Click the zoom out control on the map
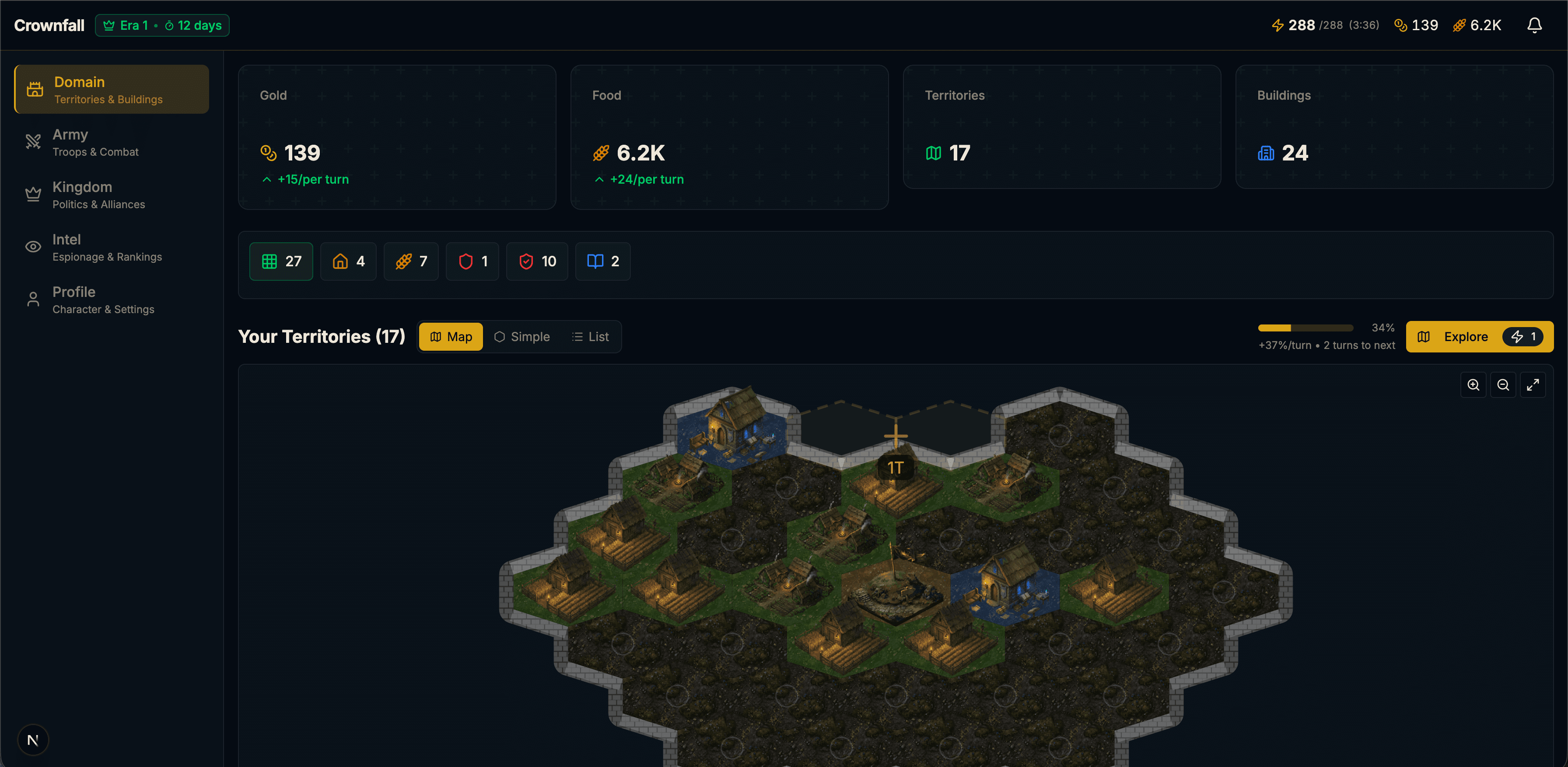The height and width of the screenshot is (767, 1568). (1504, 384)
